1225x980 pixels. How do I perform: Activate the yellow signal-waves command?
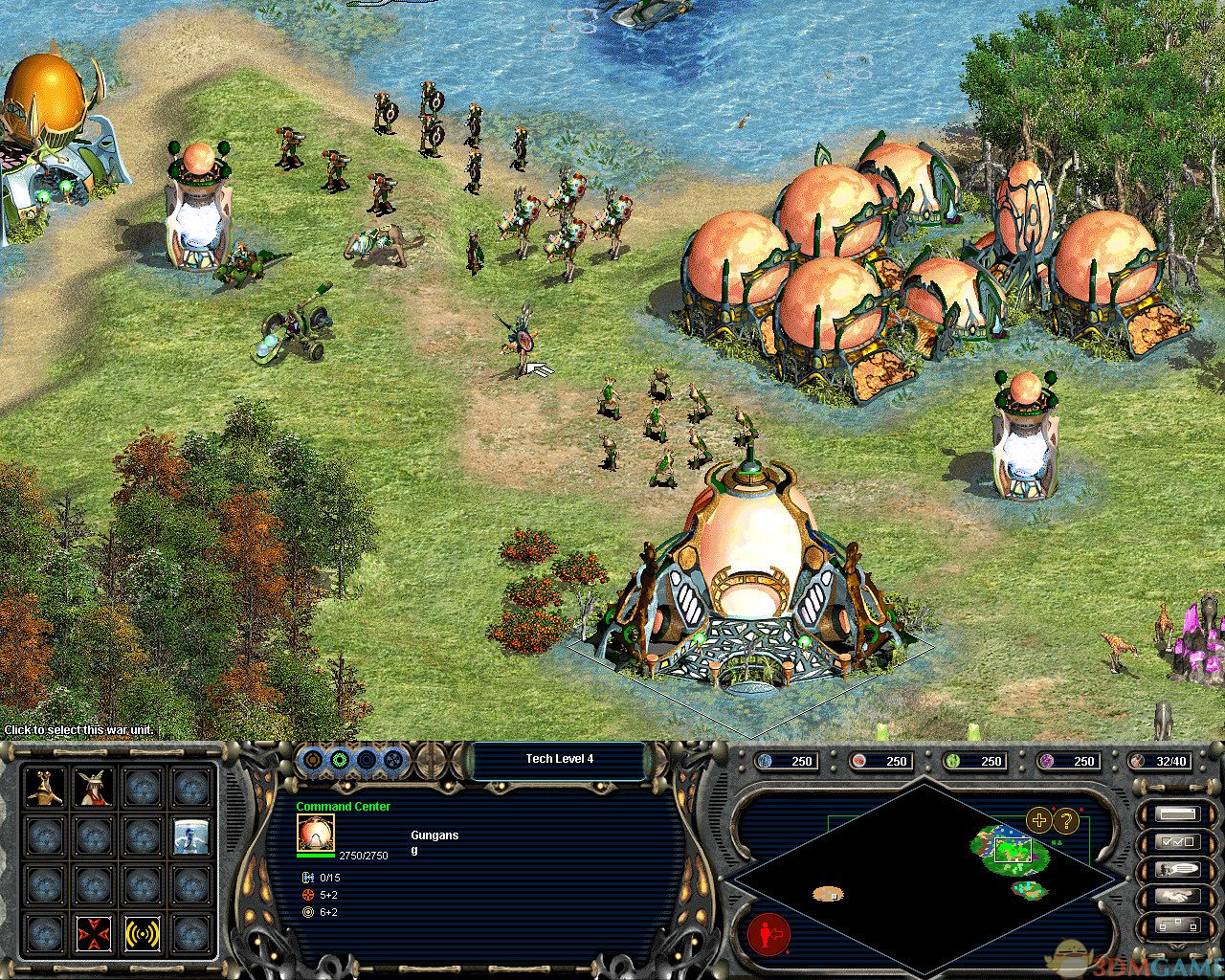click(144, 933)
